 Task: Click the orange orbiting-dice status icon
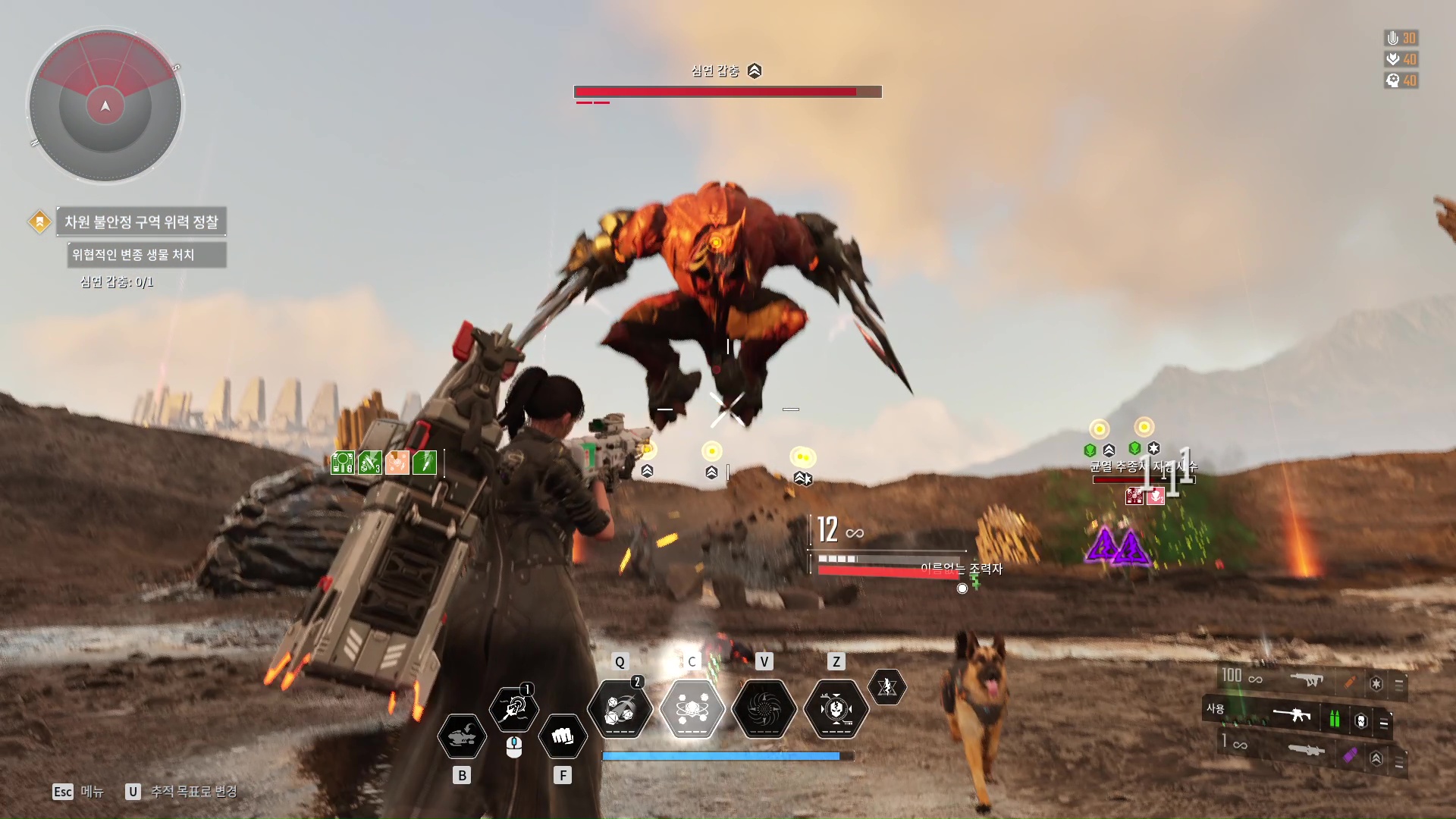coord(397,462)
